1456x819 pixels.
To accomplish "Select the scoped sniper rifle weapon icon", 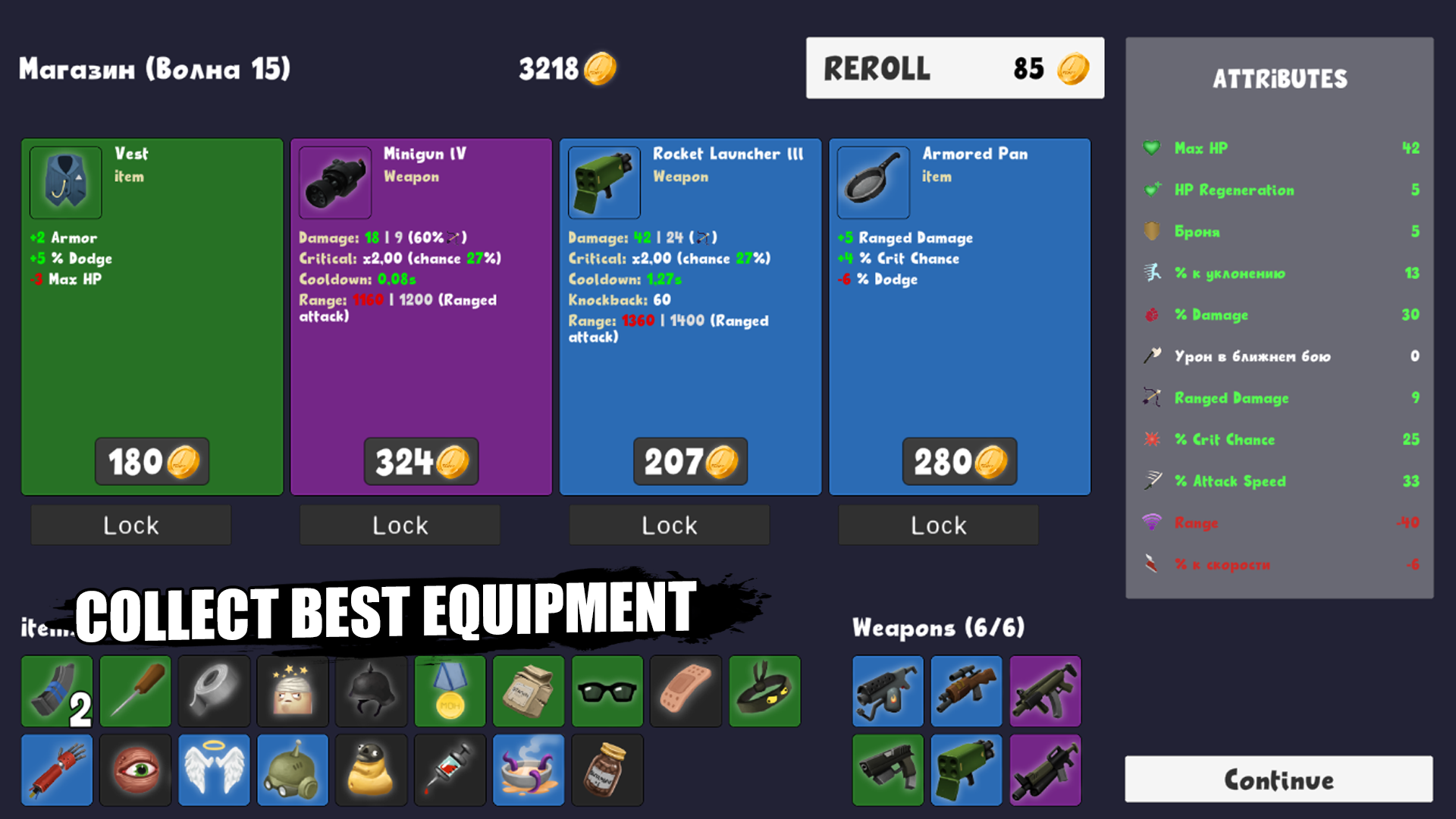I will (x=966, y=691).
